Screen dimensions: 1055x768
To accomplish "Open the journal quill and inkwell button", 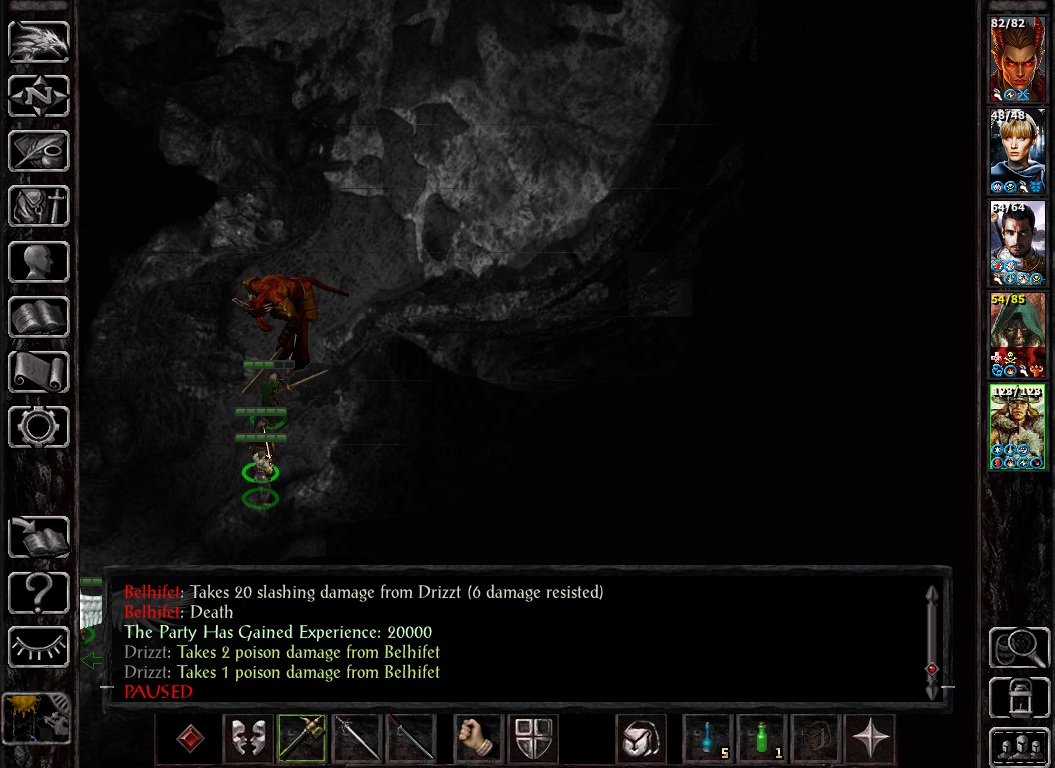I will click(x=39, y=152).
